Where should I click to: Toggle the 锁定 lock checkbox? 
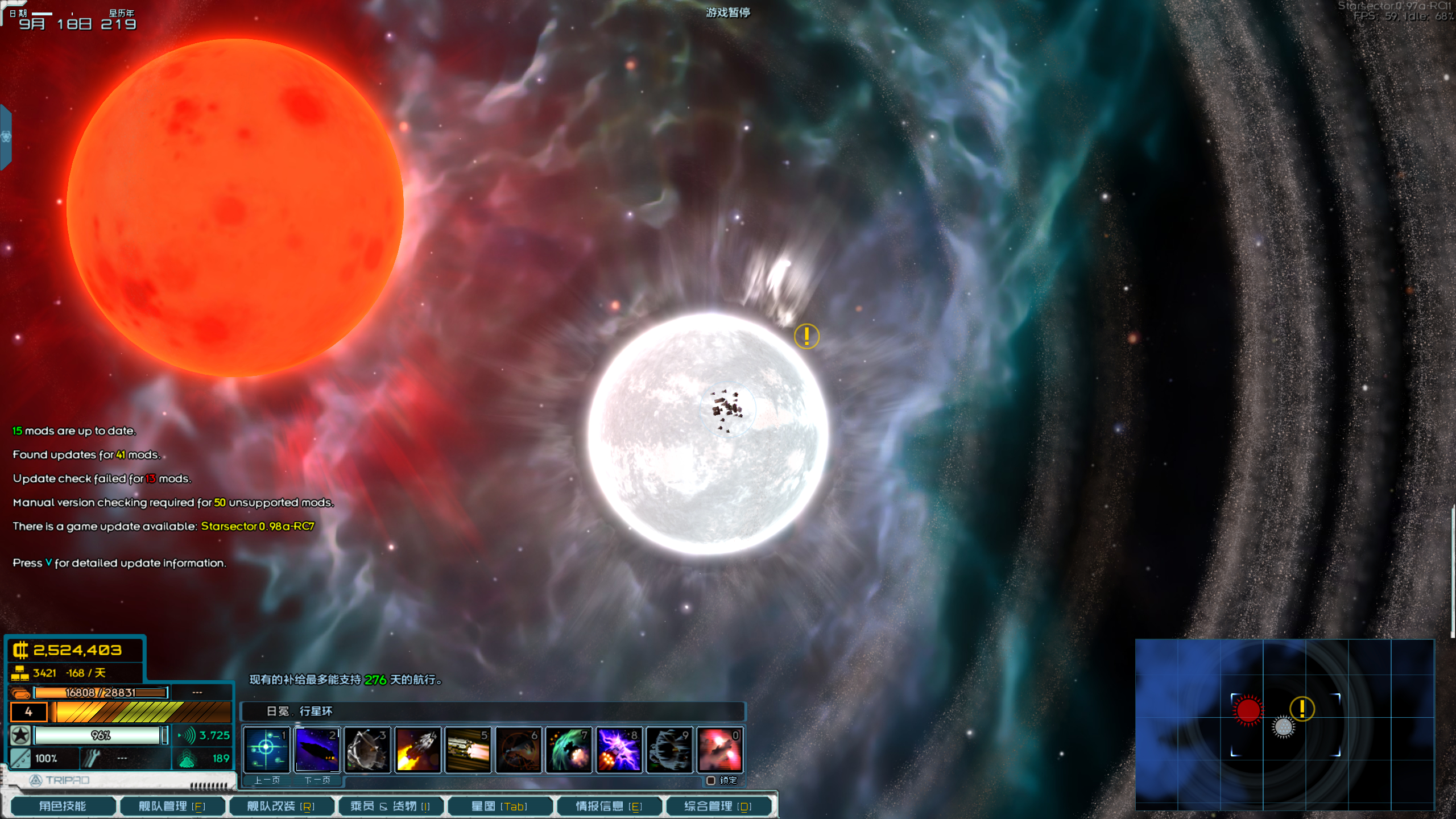tap(711, 780)
